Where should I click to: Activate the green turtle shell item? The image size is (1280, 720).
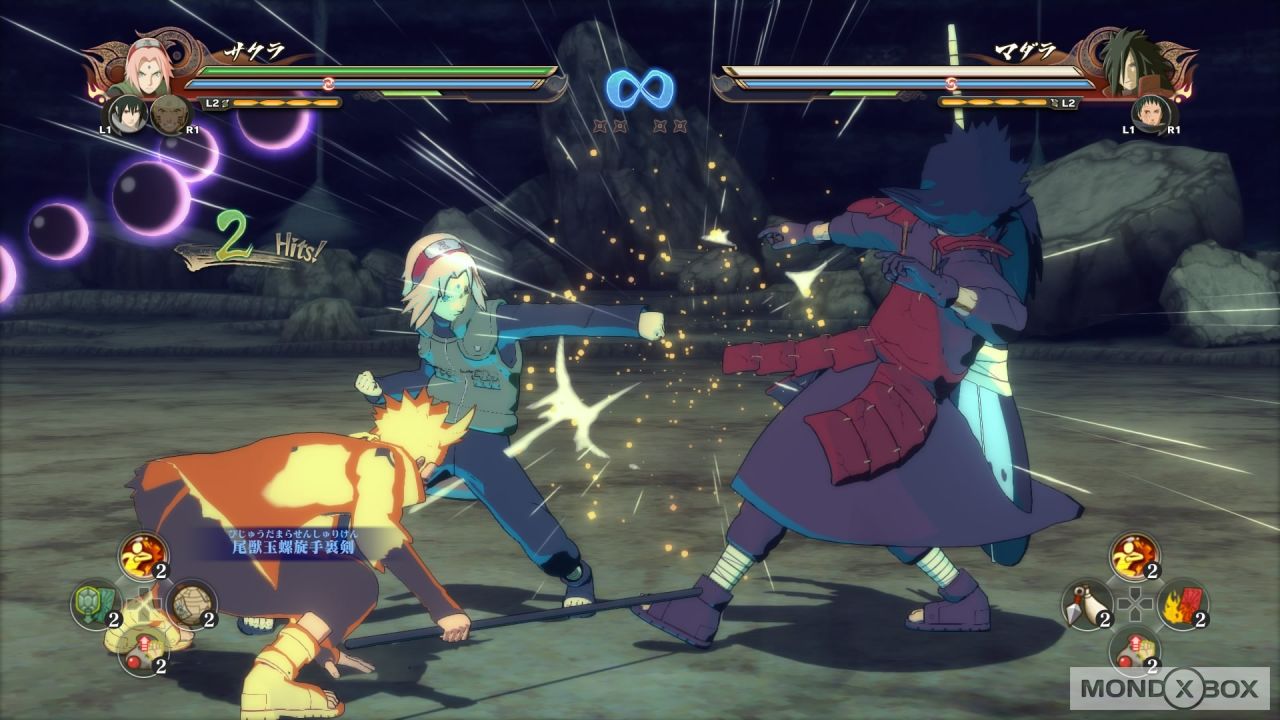(95, 604)
